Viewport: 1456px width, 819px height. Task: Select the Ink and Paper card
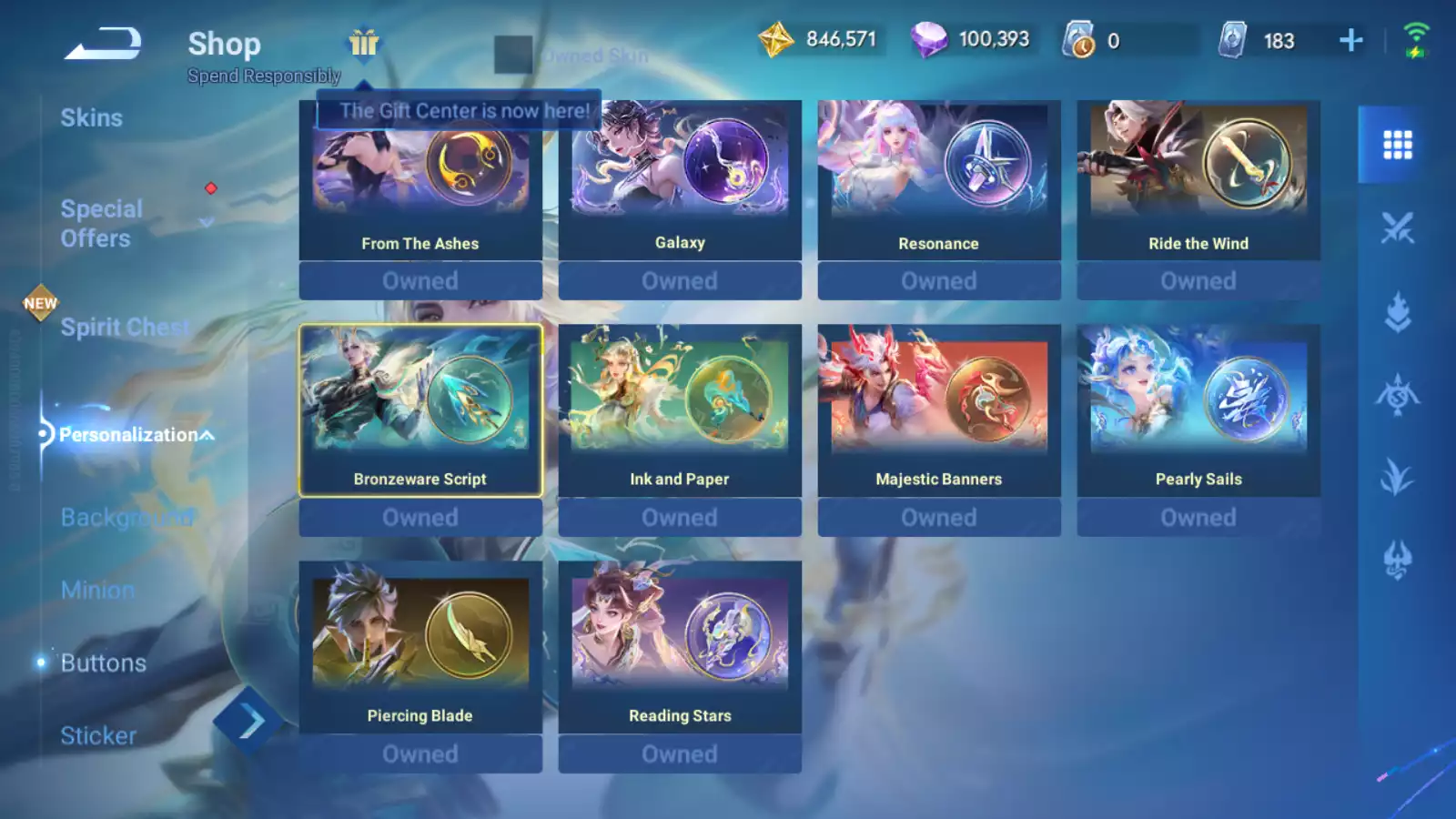[x=680, y=410]
